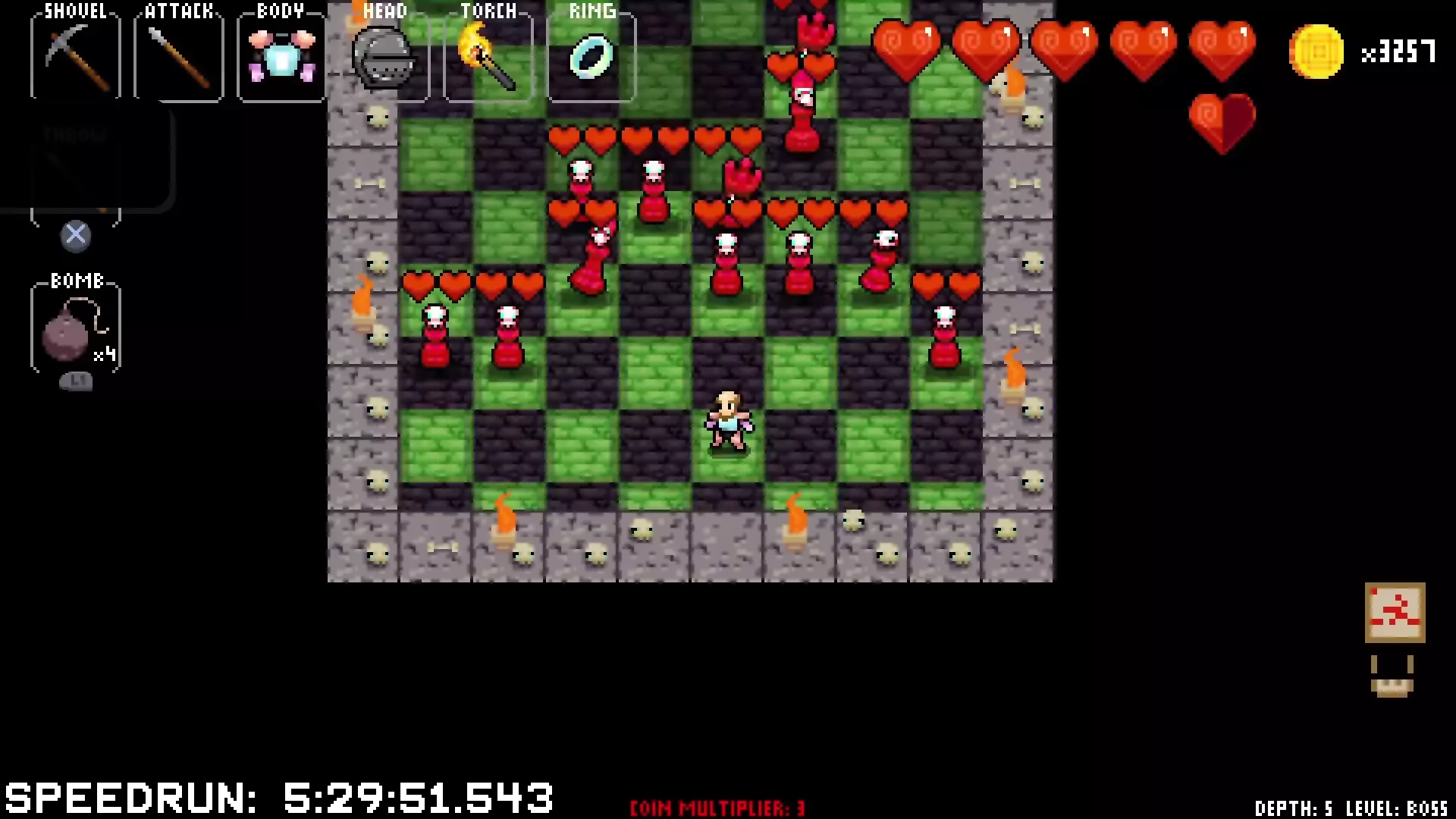
Task: Click the gold coin currency icon
Action: pyautogui.click(x=1317, y=52)
